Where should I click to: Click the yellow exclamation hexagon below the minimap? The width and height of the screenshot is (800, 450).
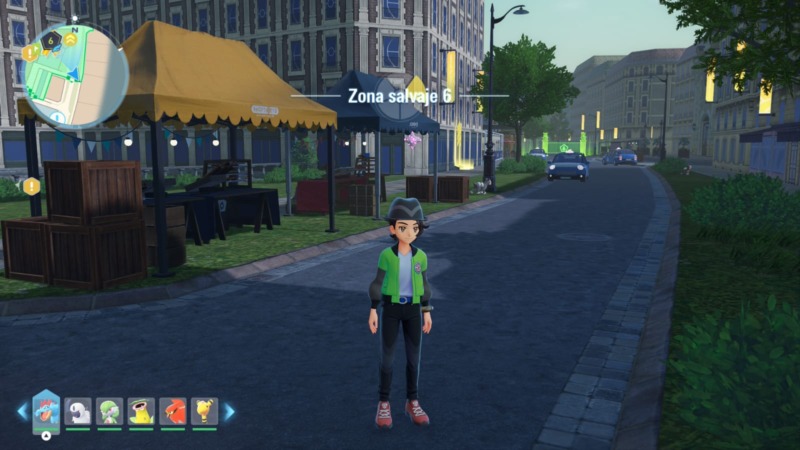[x=32, y=186]
